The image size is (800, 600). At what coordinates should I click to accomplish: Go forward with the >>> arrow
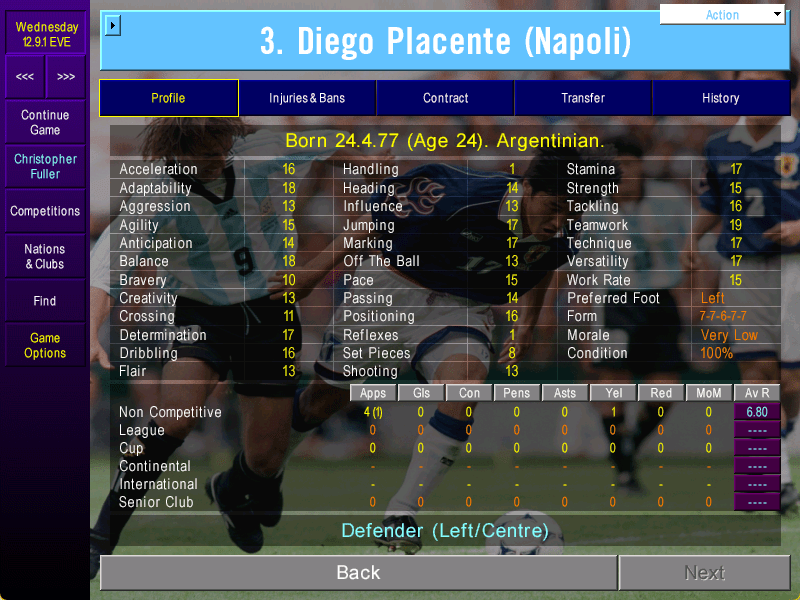[x=66, y=77]
